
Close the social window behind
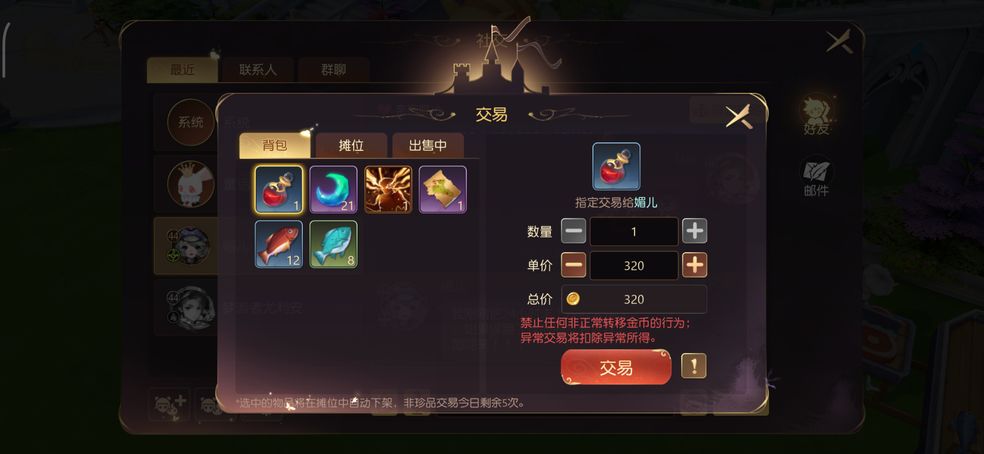point(838,42)
